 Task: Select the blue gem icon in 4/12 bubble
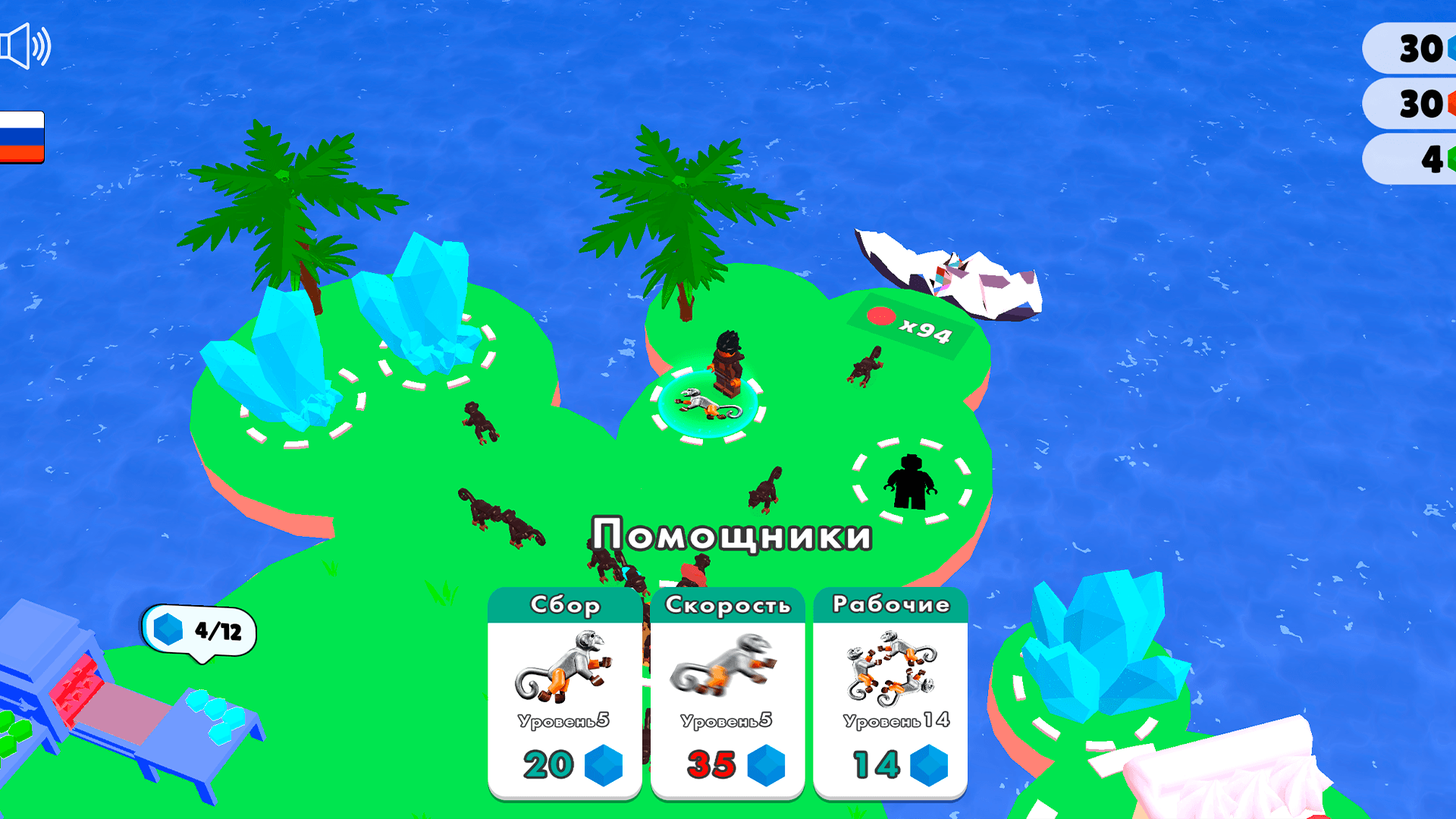pos(168,628)
